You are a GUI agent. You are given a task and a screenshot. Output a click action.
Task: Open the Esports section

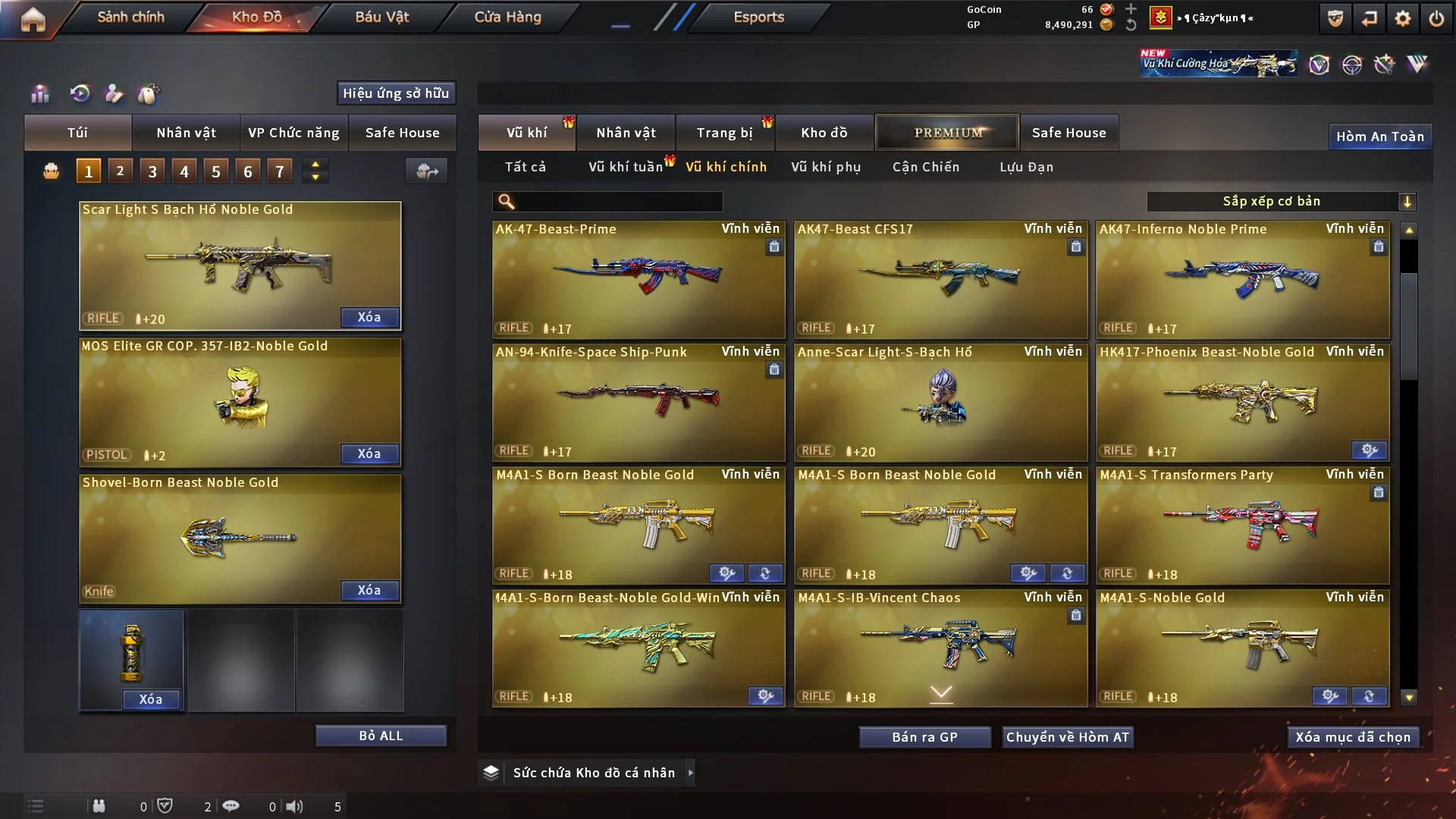coord(758,17)
